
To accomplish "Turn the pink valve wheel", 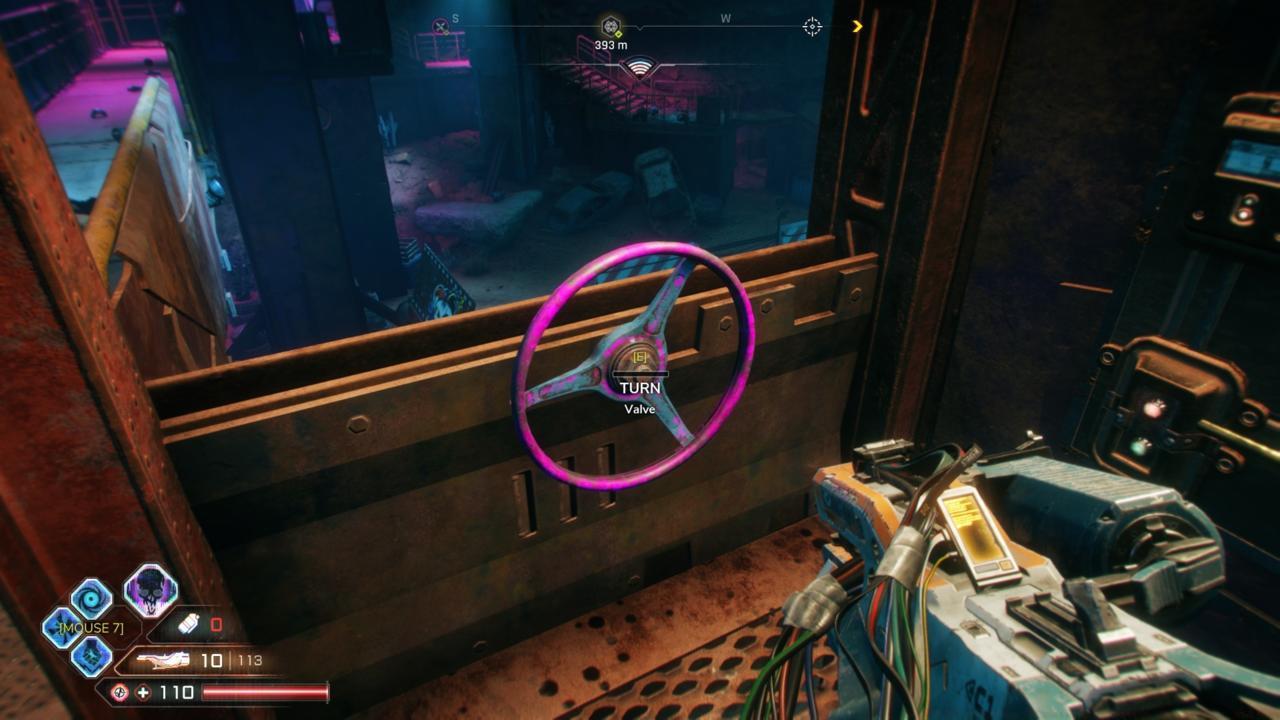I will pos(640,360).
